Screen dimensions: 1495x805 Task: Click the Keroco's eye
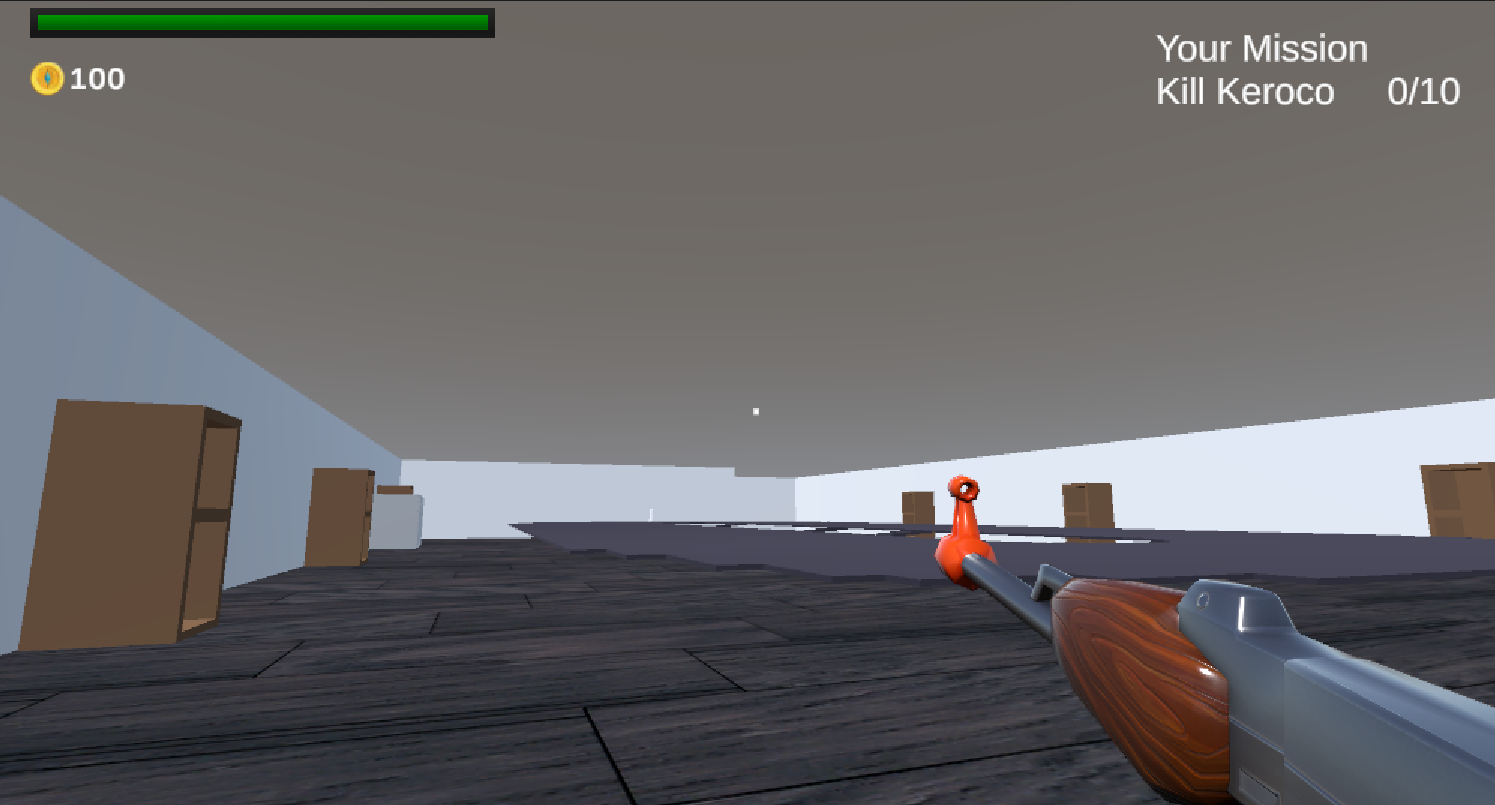(x=965, y=491)
